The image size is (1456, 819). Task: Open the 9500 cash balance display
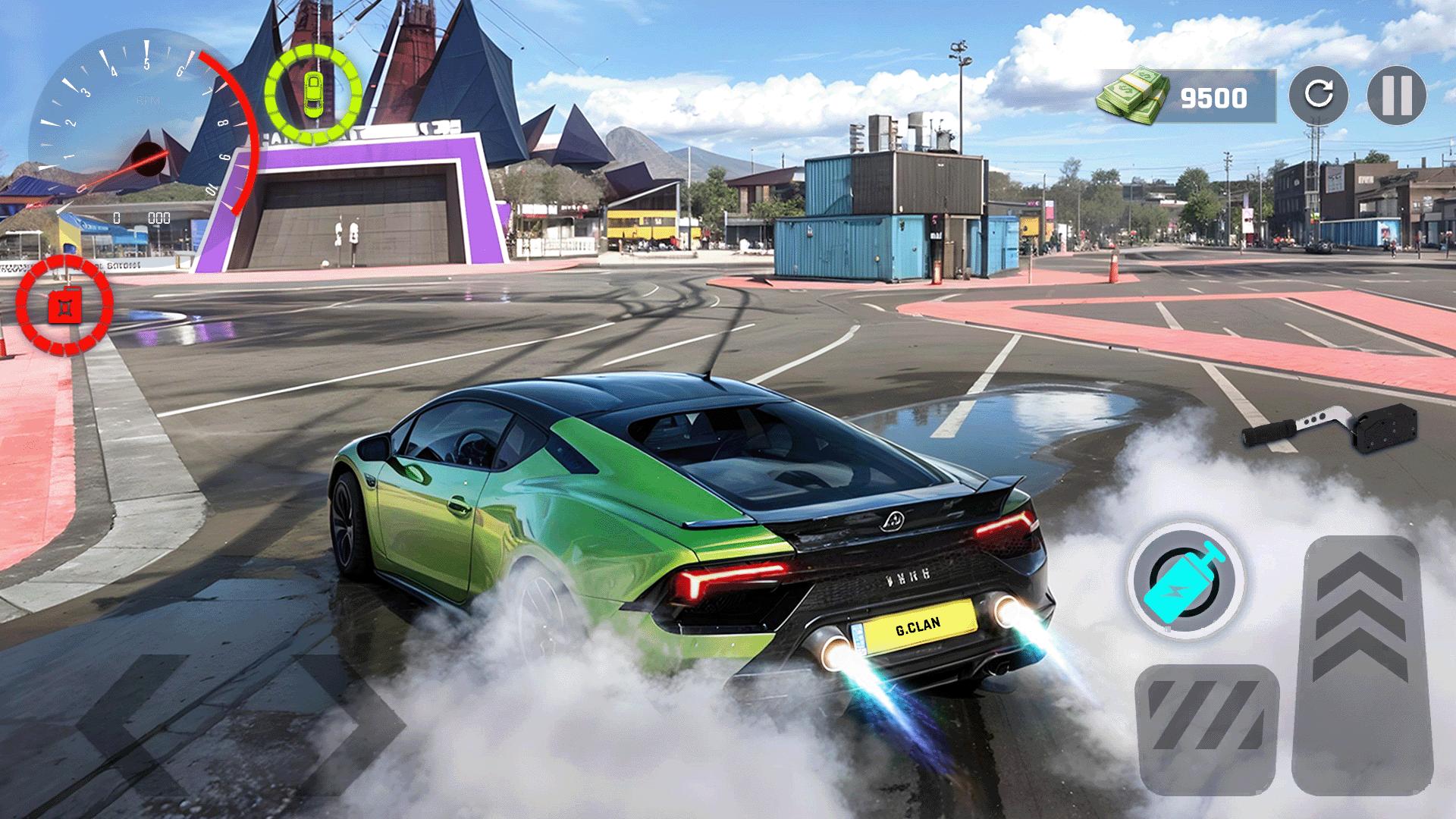click(1213, 96)
